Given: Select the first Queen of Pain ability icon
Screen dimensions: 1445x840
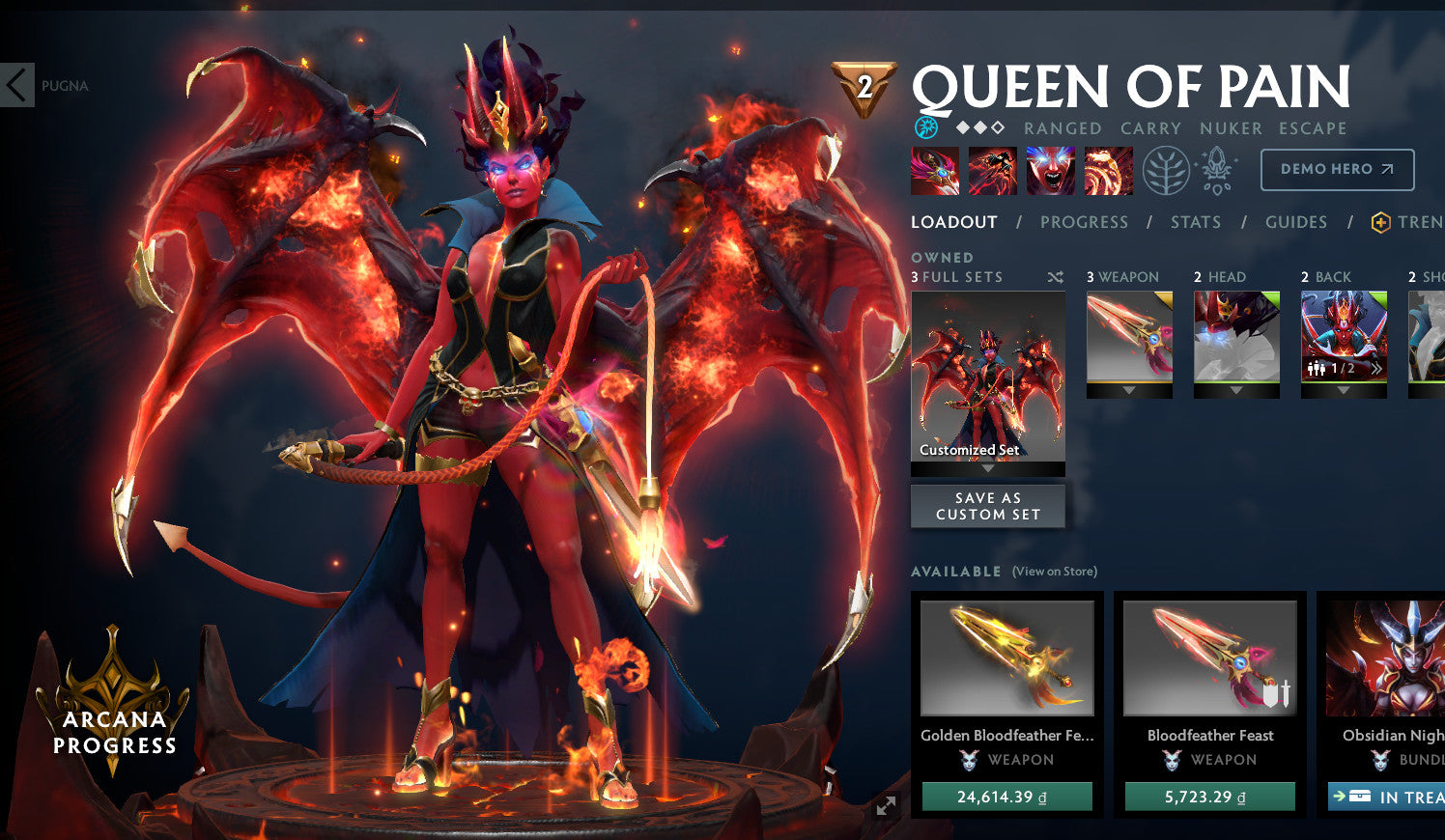Looking at the screenshot, I should [x=935, y=171].
